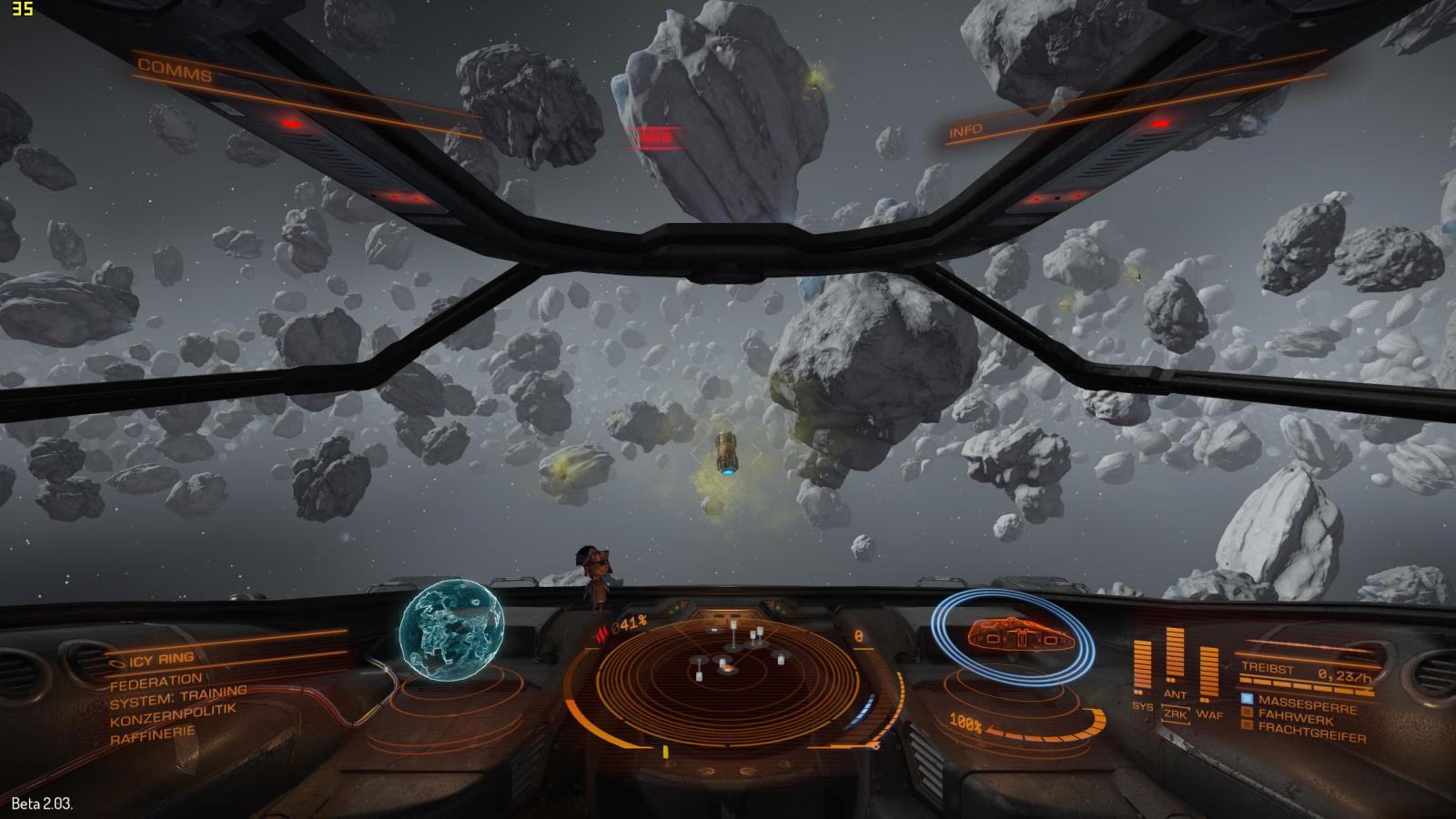The image size is (1456, 819).
Task: Open the INFO panel
Action: 966,131
